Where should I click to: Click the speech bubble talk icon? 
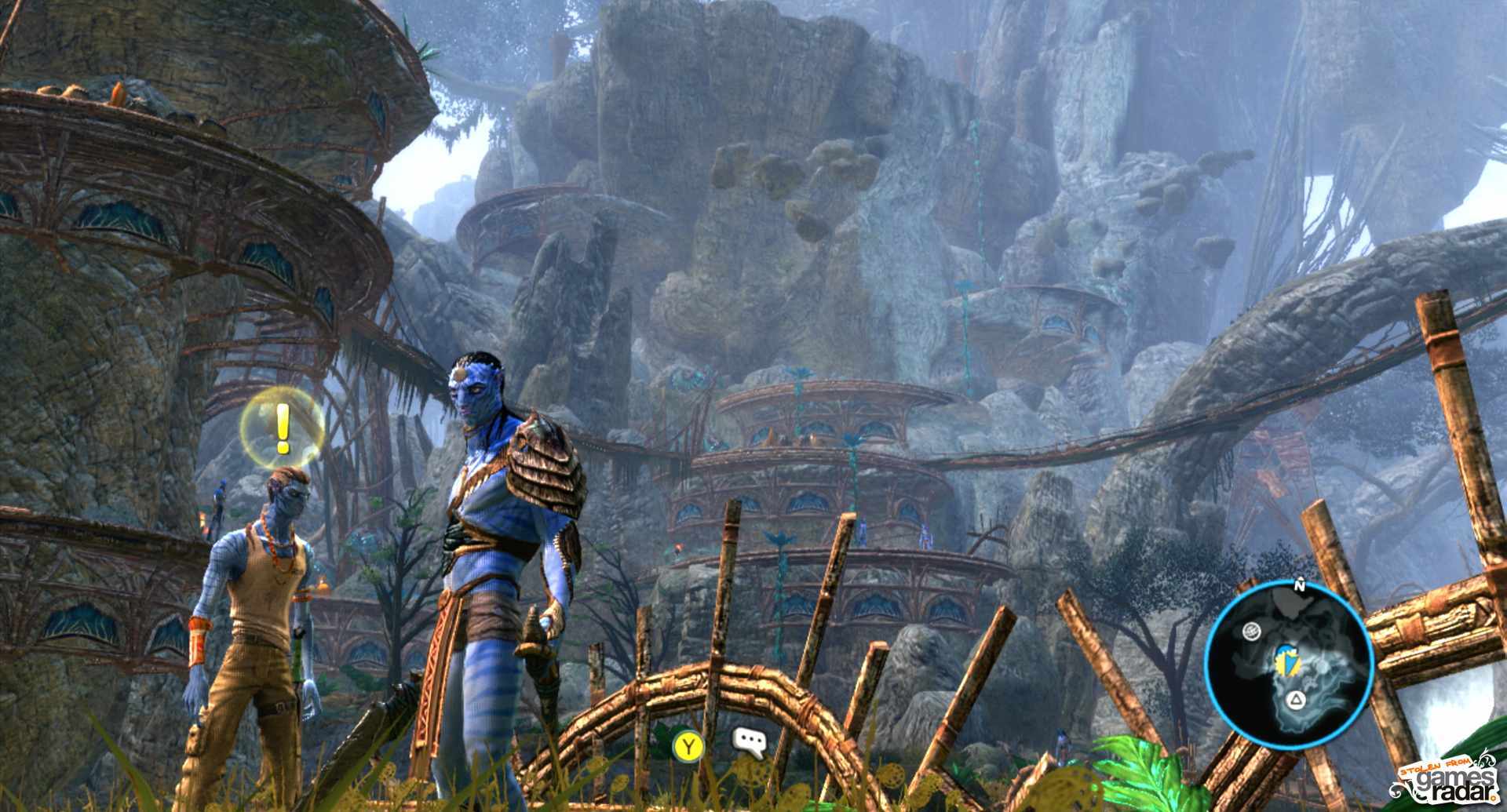(x=747, y=742)
